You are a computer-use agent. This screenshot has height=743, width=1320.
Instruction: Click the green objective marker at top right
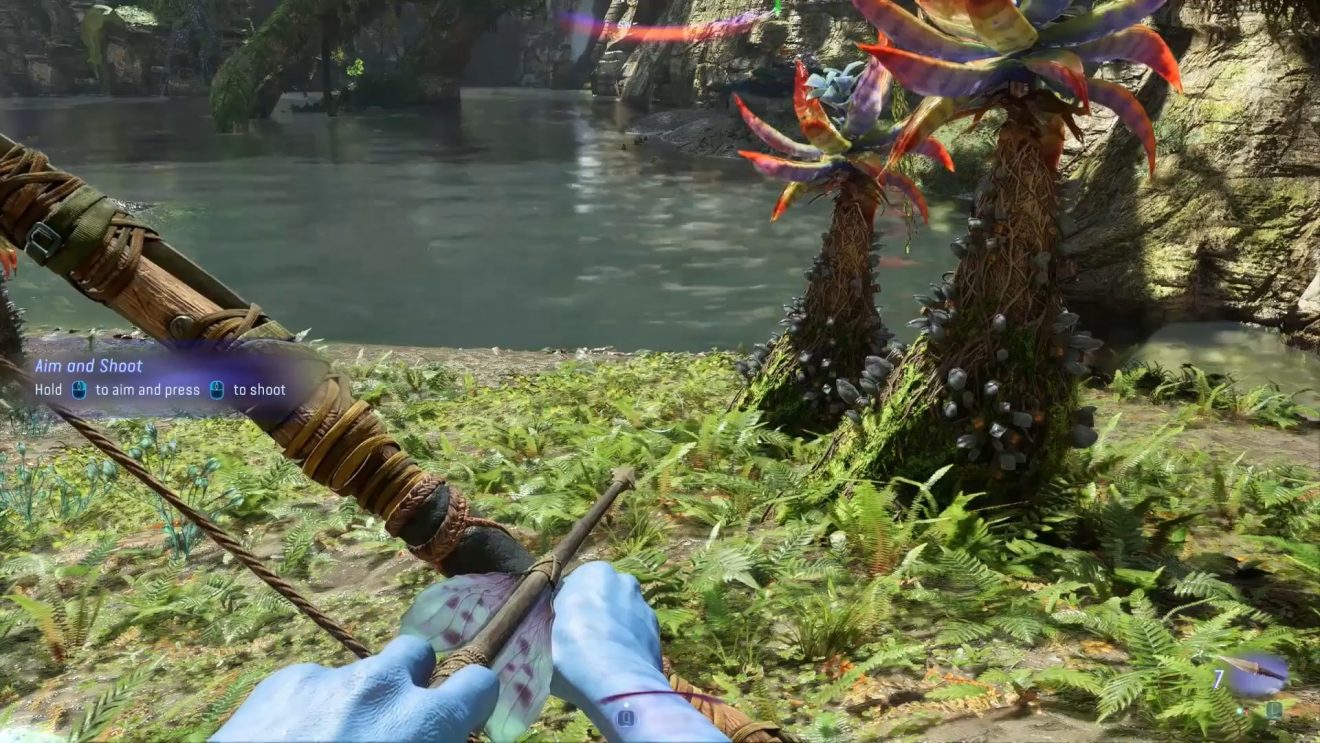[x=777, y=8]
